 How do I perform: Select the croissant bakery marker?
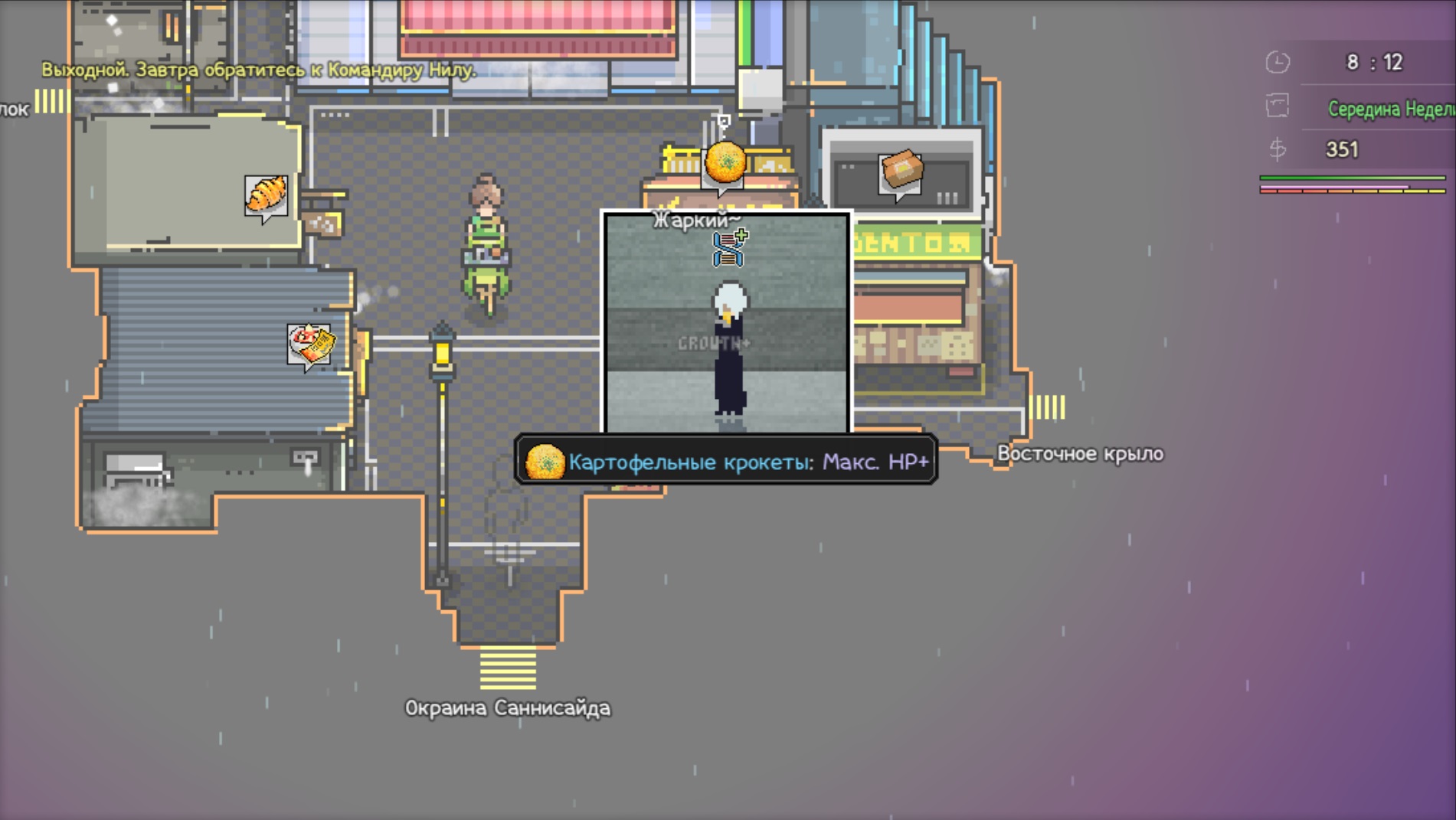tap(266, 195)
